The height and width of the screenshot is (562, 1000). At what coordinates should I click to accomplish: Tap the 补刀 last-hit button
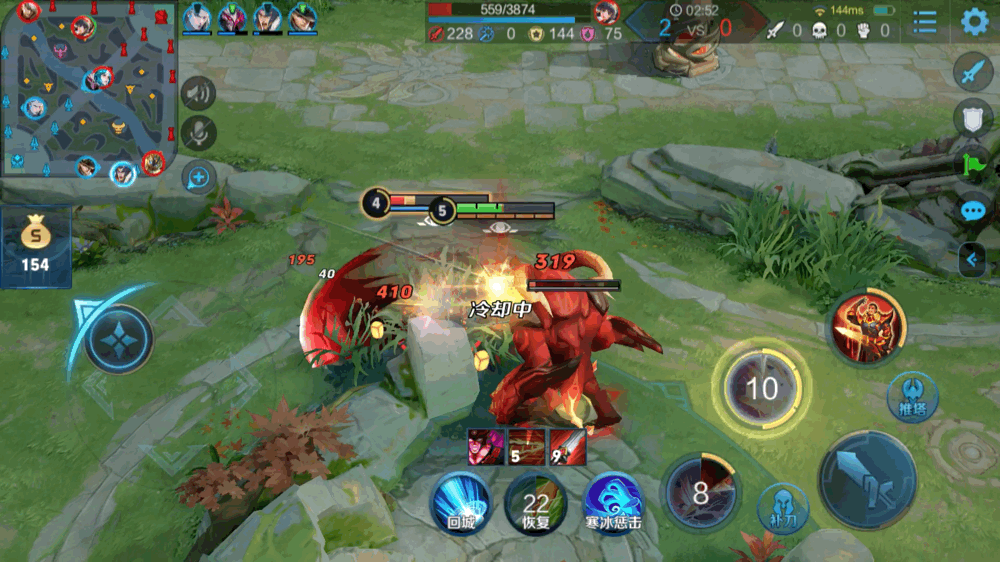(x=783, y=507)
